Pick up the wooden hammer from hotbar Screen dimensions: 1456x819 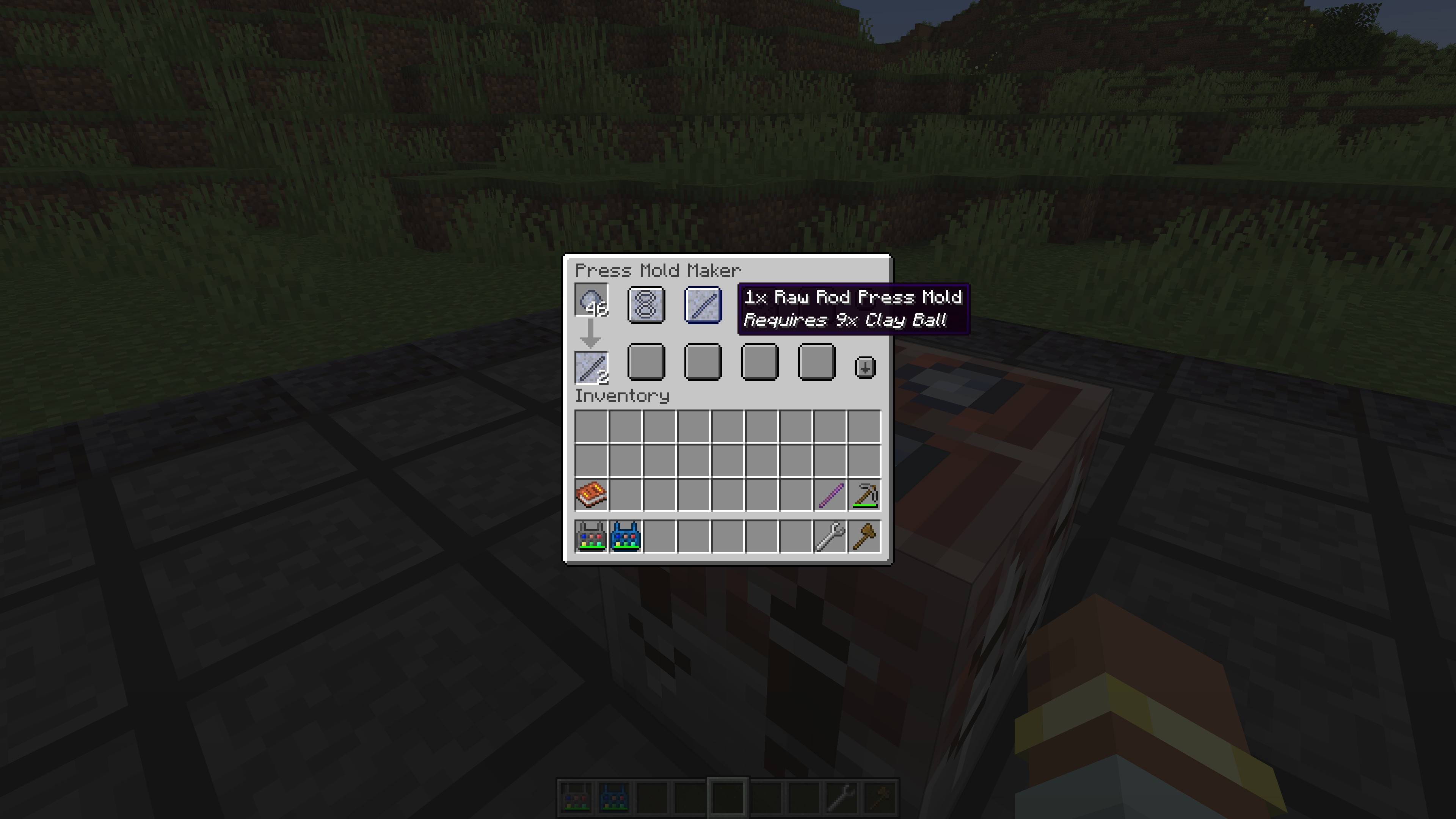pos(865,536)
